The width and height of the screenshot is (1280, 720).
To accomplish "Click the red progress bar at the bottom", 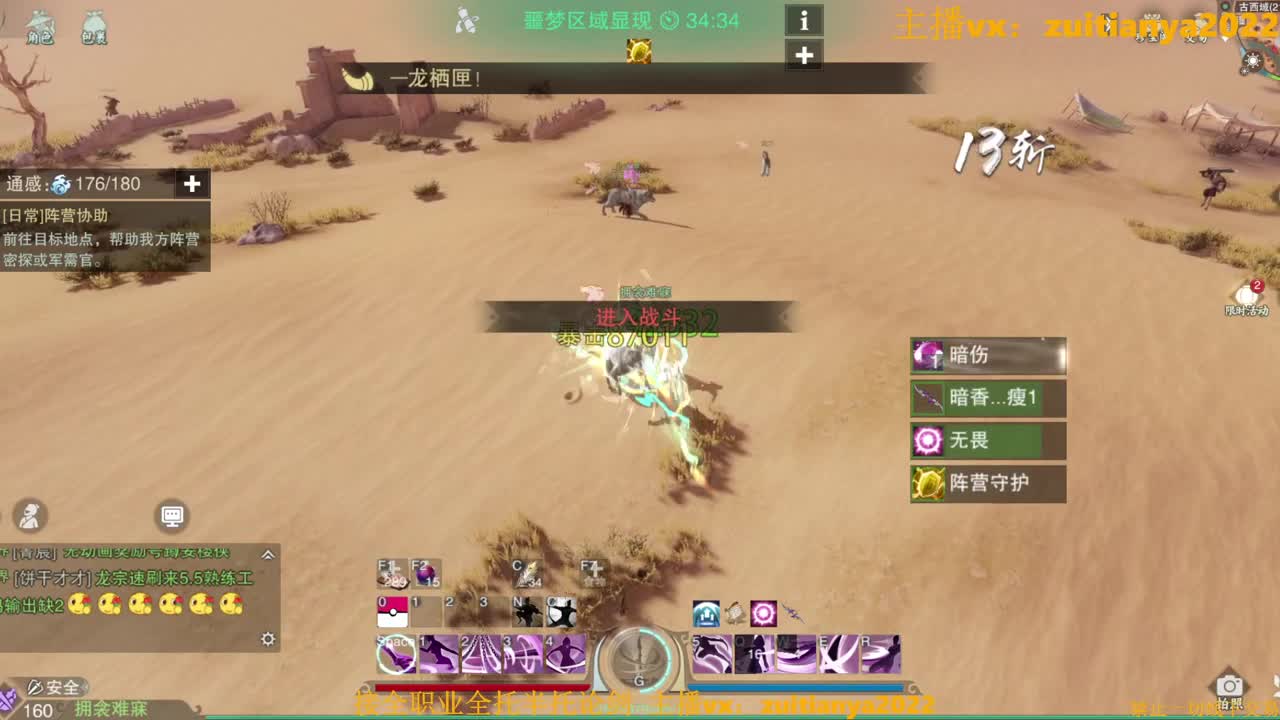I will [x=480, y=685].
